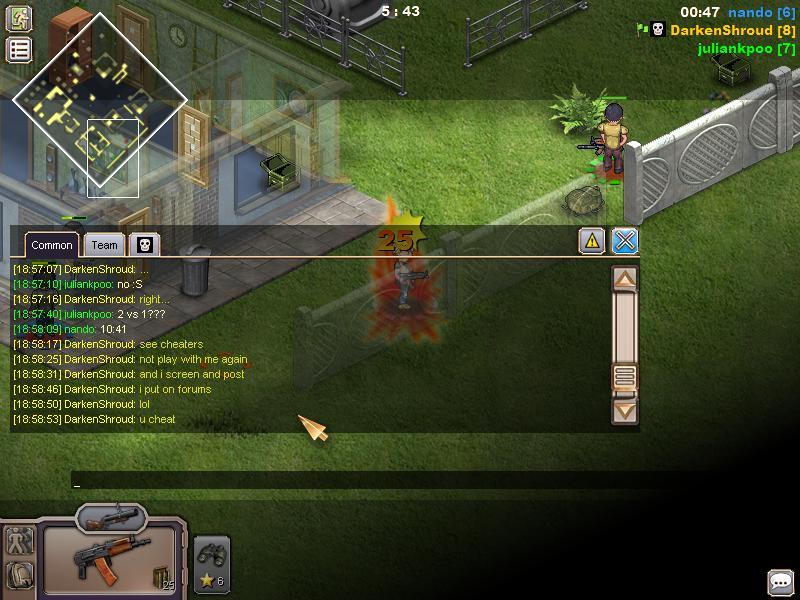Click the speech bubble chat toggle
Image resolution: width=800 pixels, height=600 pixels.
point(780,582)
